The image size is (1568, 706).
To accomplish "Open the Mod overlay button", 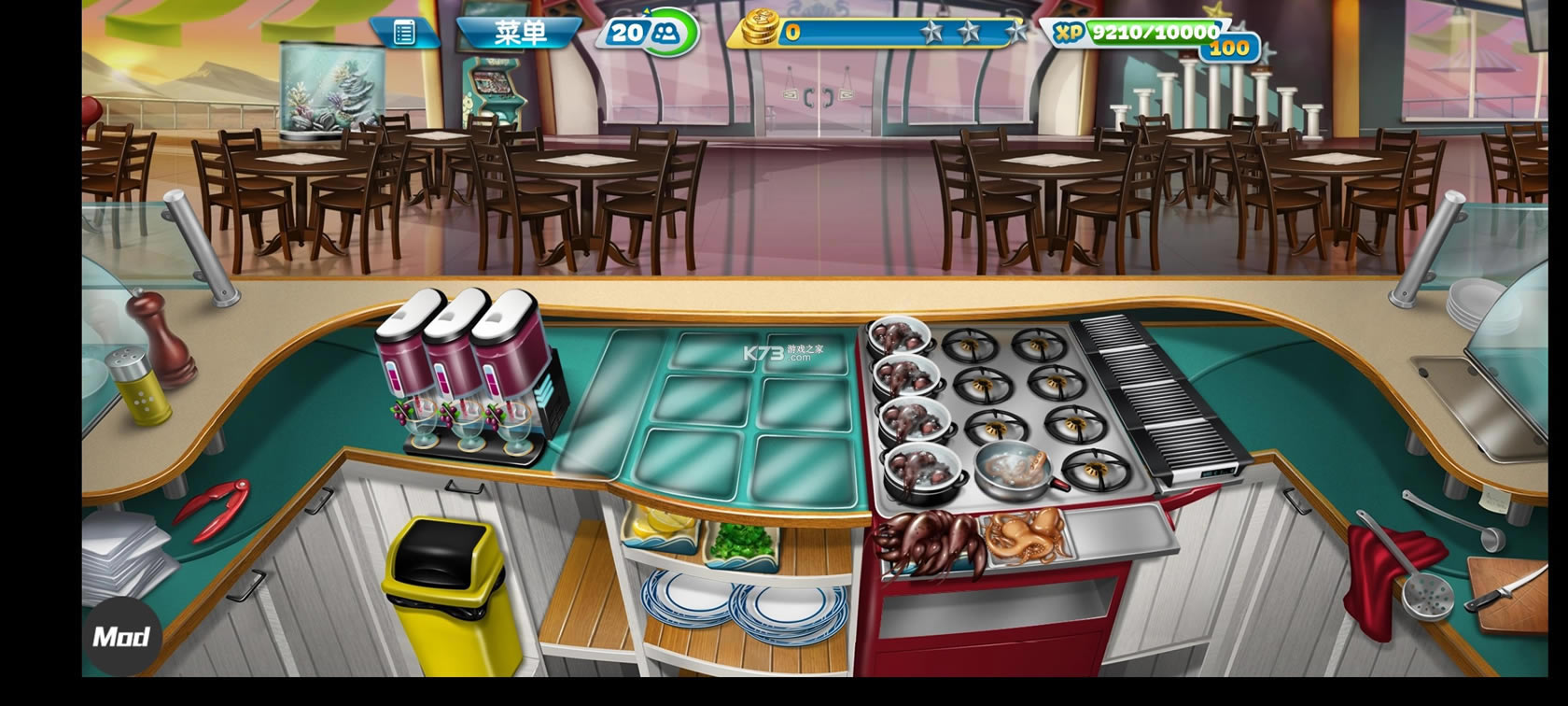I will pyautogui.click(x=121, y=637).
